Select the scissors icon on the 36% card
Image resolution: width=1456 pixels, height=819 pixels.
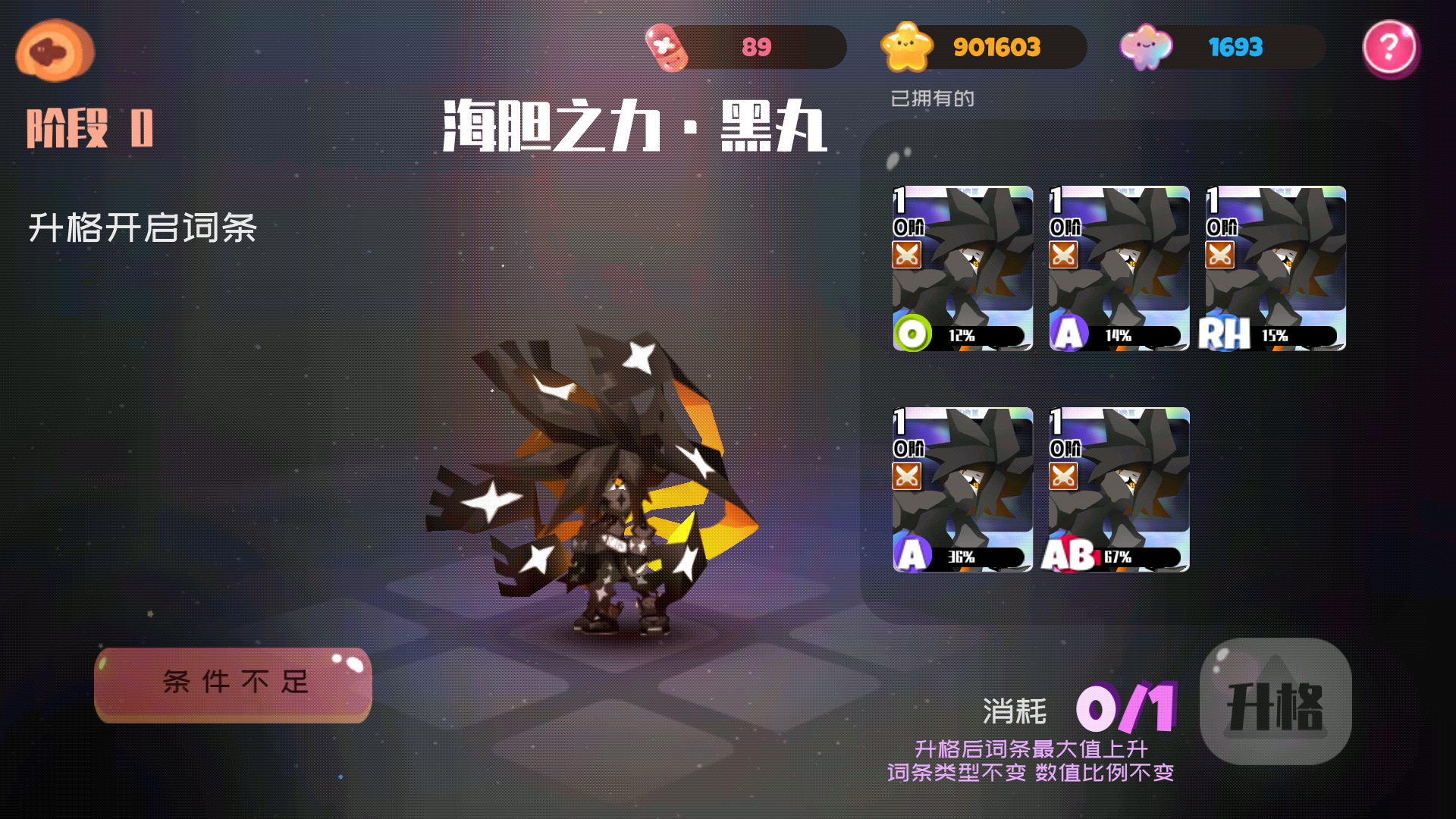(x=907, y=476)
